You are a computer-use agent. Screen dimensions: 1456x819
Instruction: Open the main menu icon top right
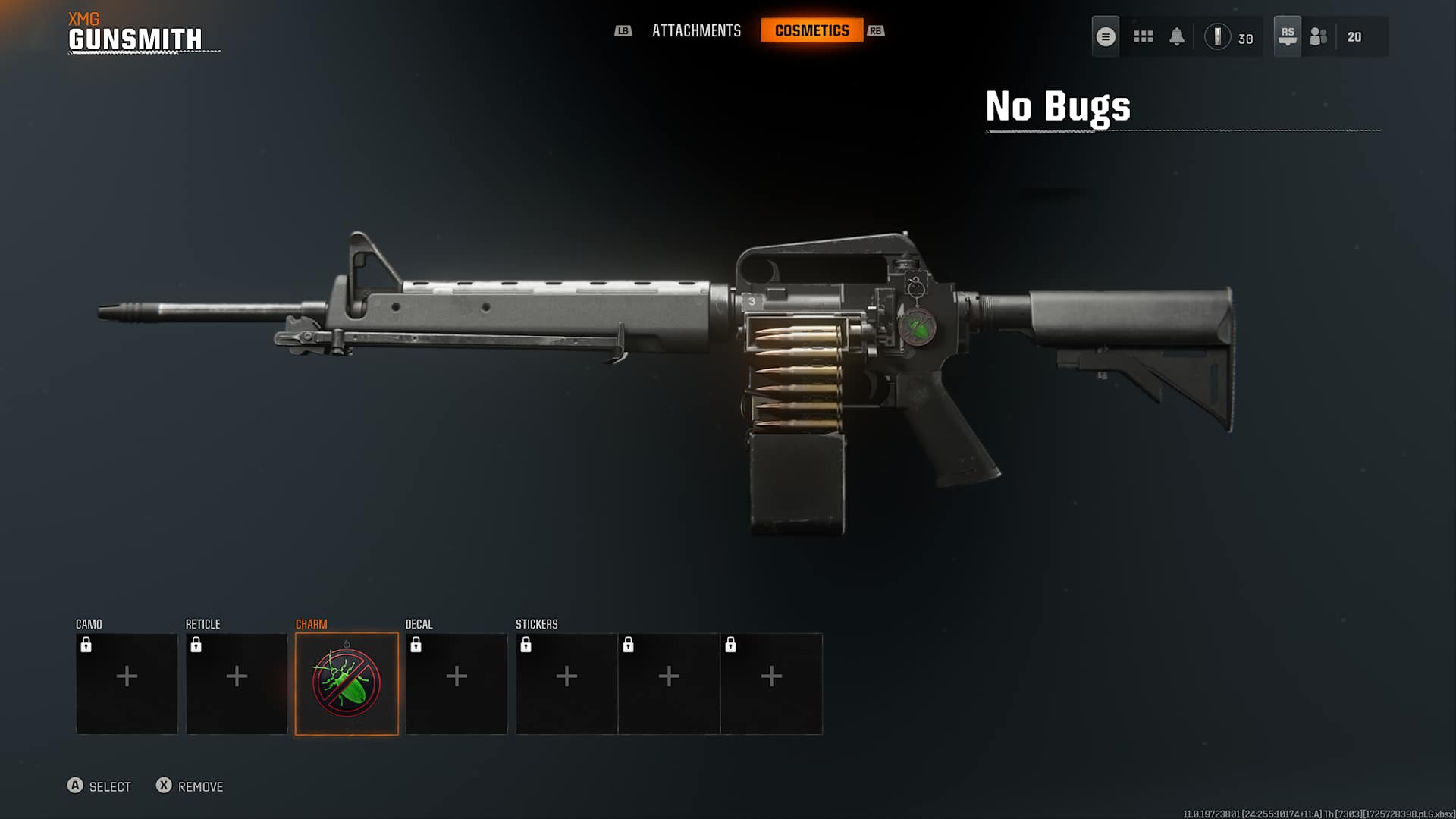tap(1105, 36)
